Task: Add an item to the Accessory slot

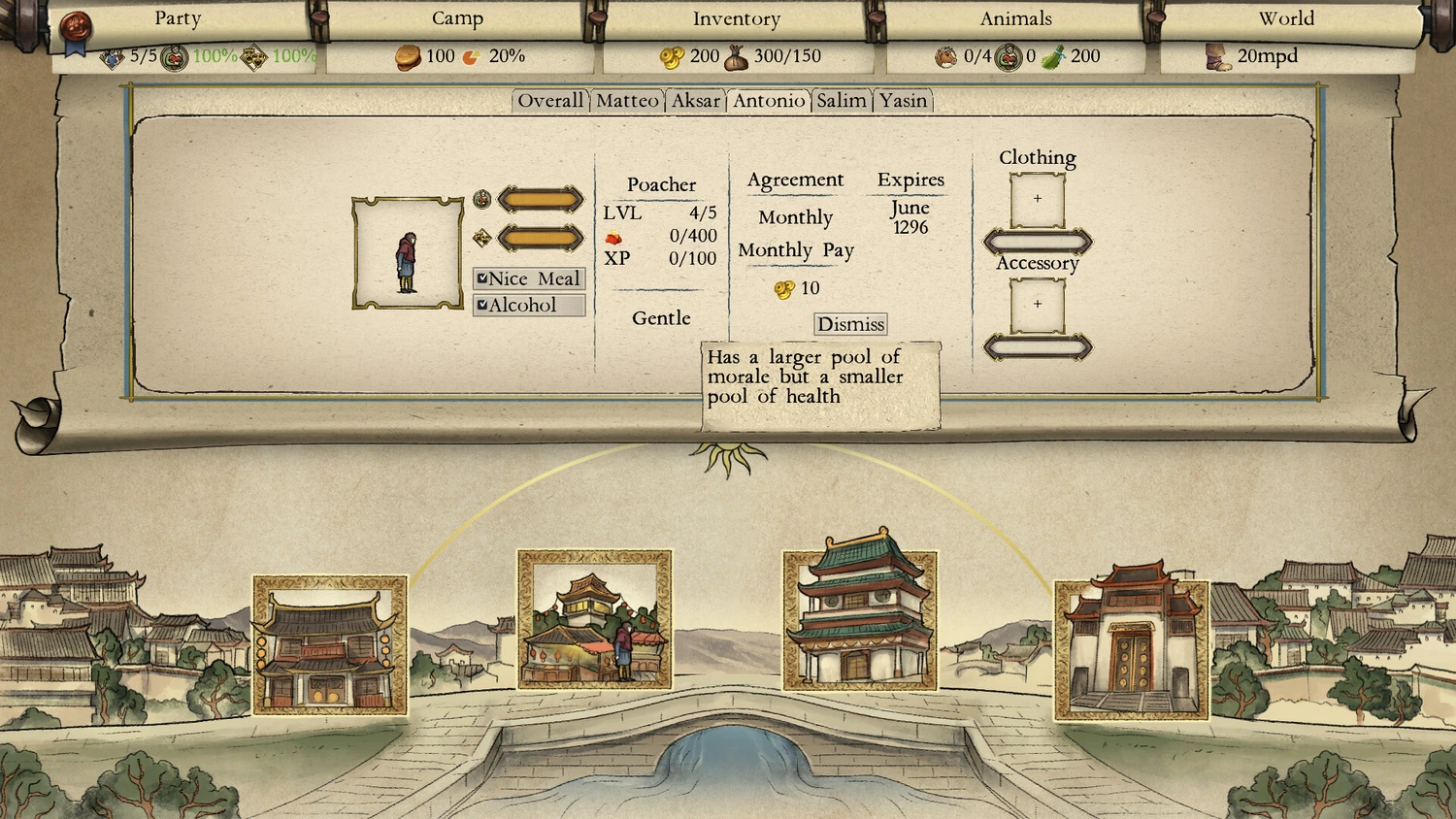Action: [1038, 305]
